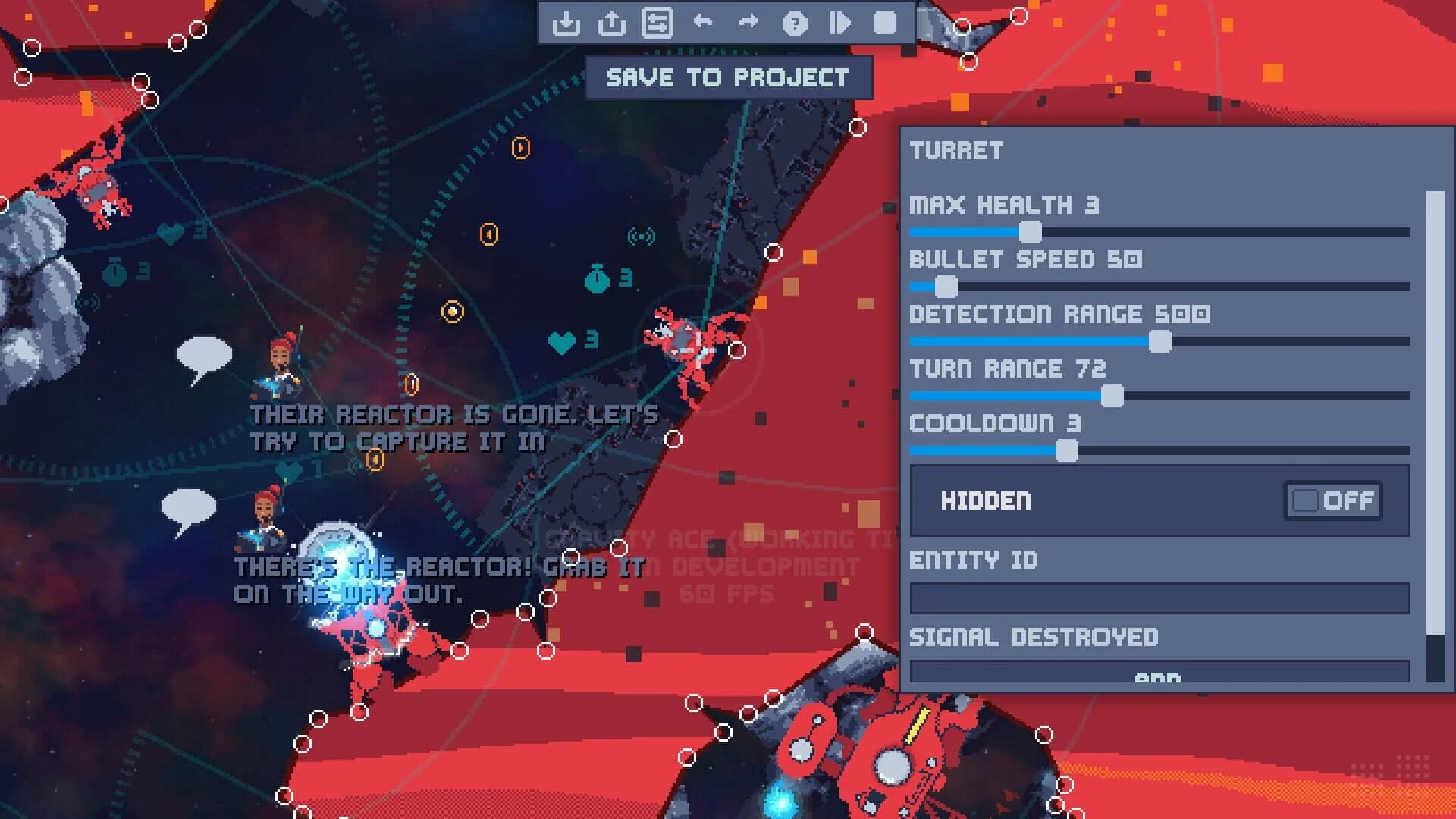Expand the Turret panel header
1456x819 pixels.
pos(957,150)
